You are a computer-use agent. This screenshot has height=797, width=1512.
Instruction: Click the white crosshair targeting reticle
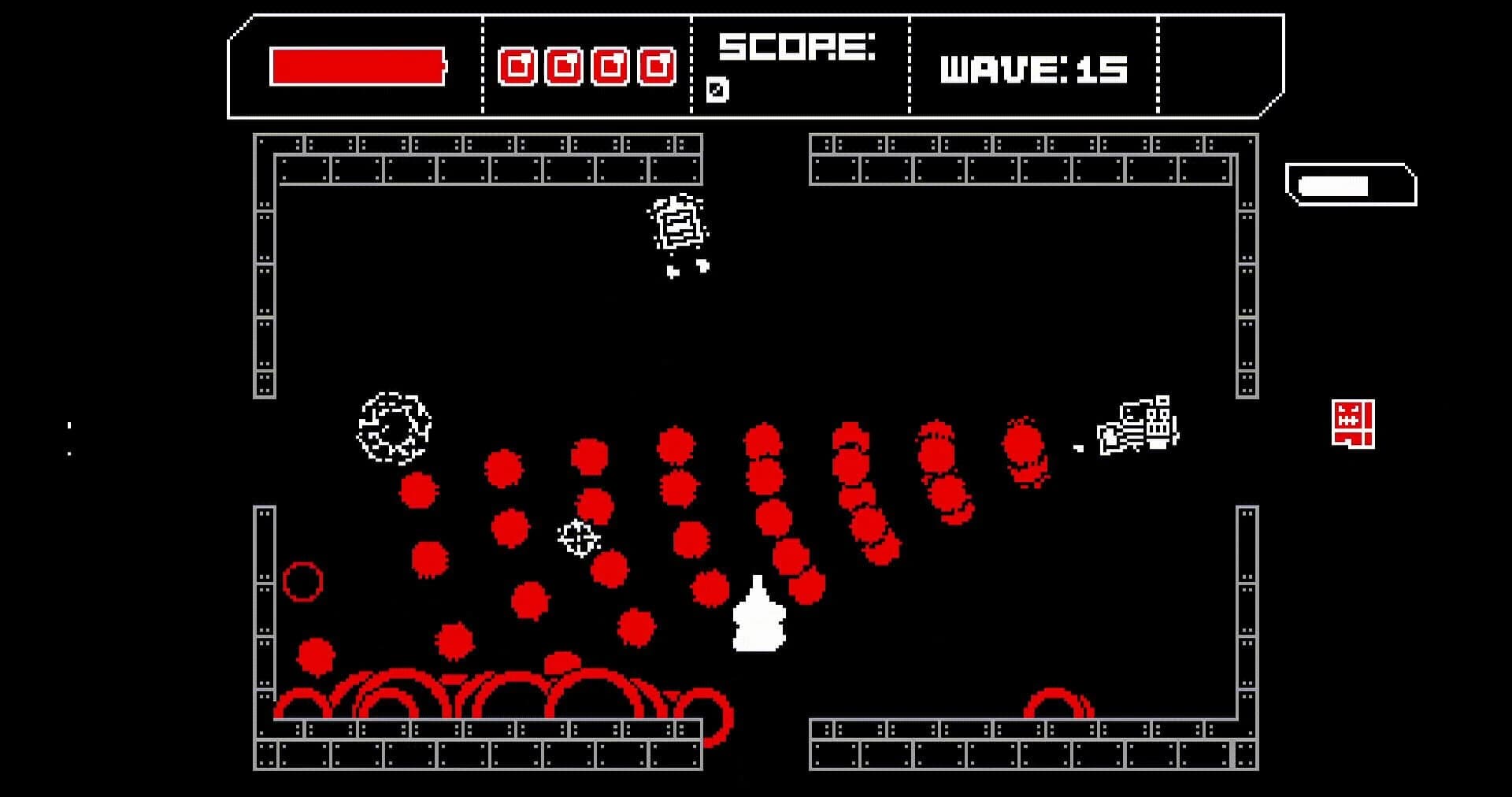point(577,540)
